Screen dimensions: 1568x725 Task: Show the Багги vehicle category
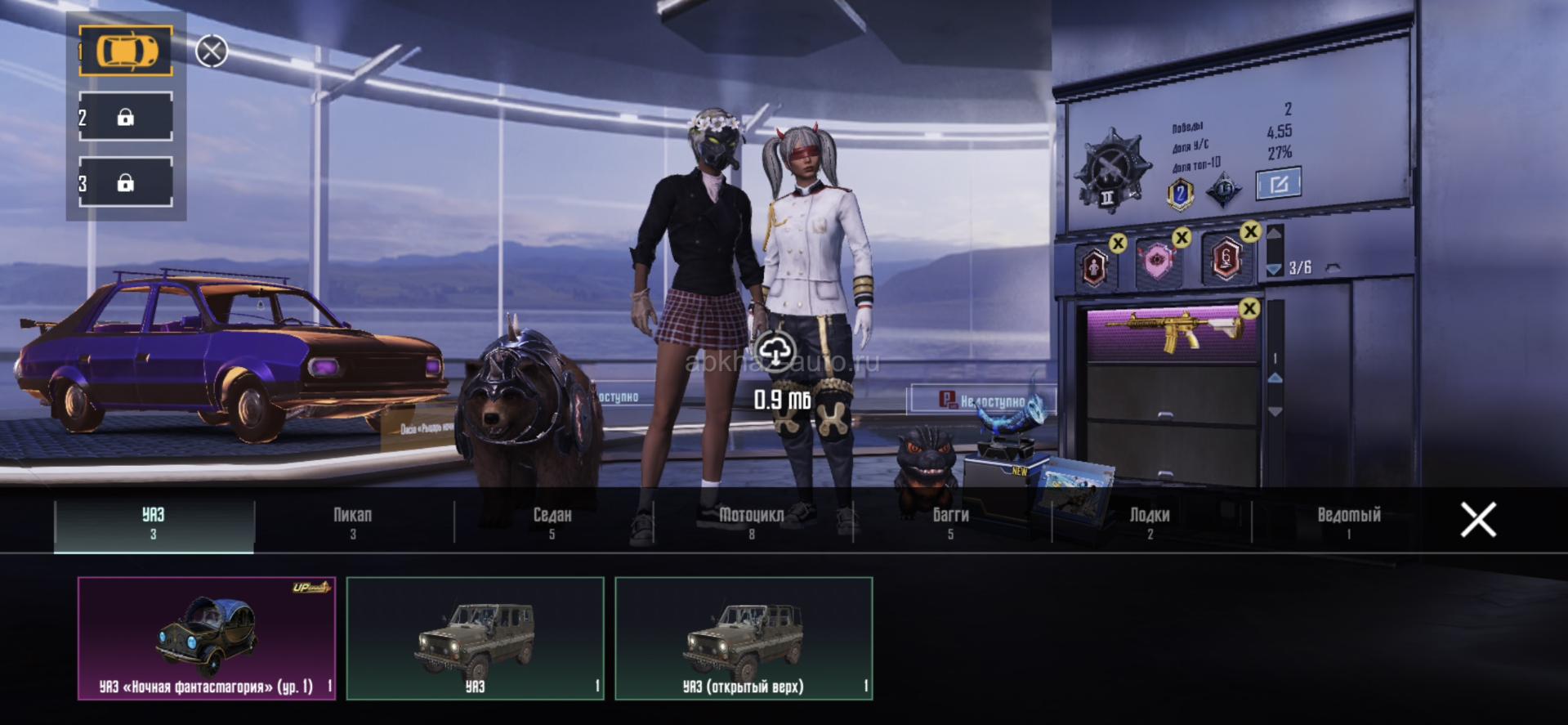[x=950, y=522]
